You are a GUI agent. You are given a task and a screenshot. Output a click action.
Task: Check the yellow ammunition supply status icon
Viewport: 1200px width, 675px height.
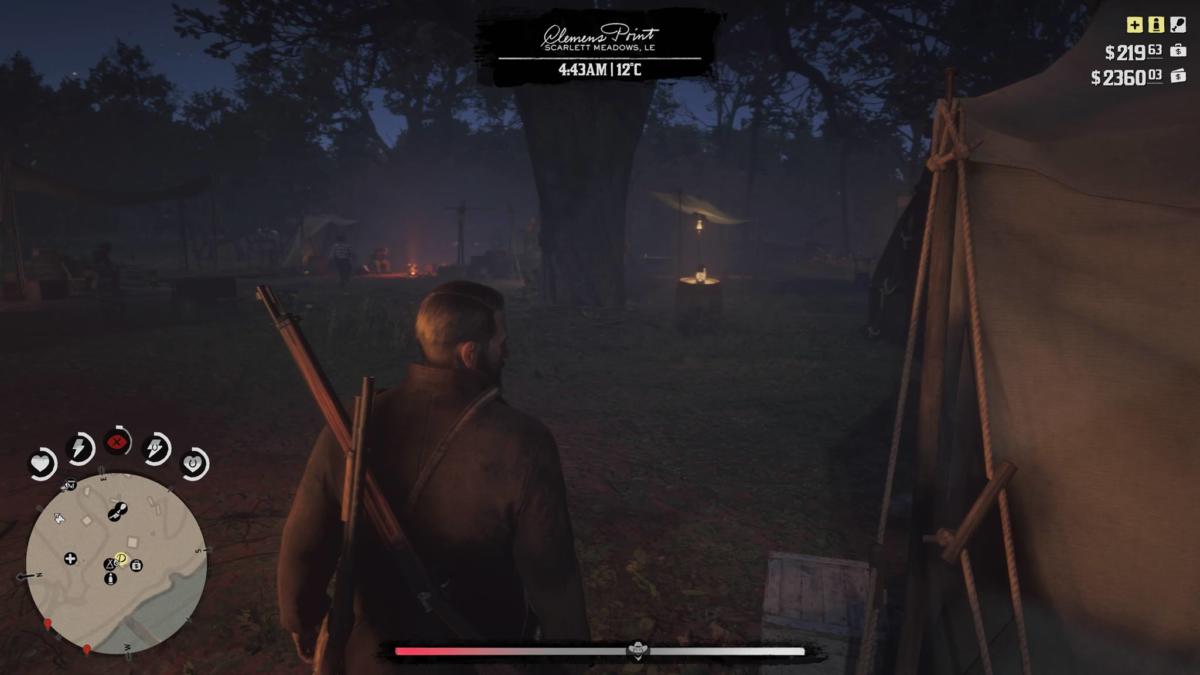[1156, 25]
